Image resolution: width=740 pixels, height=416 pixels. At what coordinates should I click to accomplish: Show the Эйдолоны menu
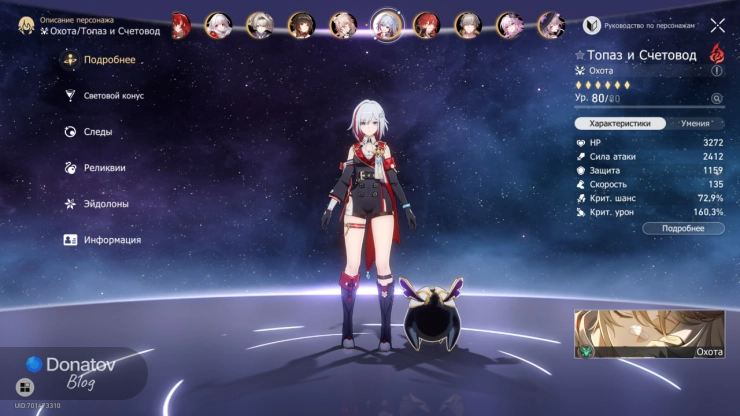[105, 204]
